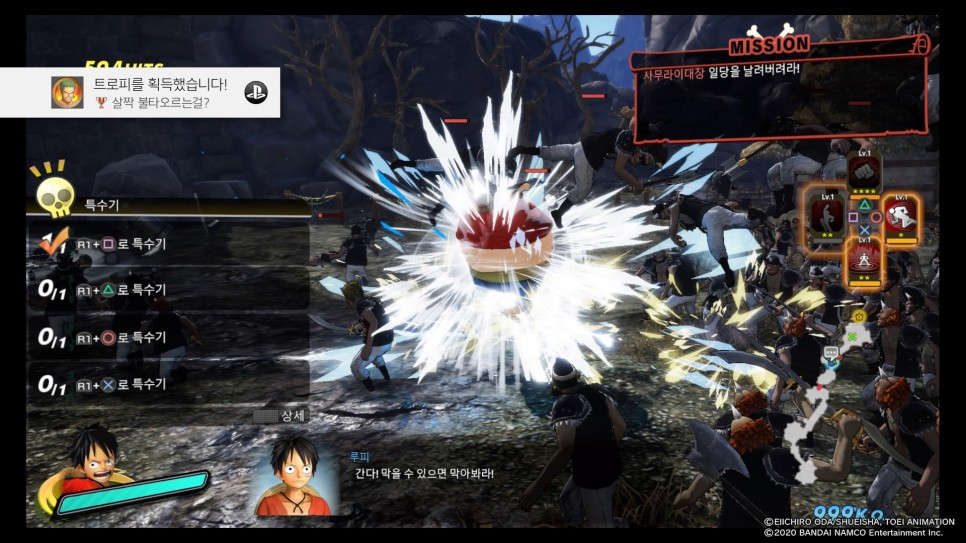Select the fist special attack icon
966x543 pixels.
pos(864,172)
